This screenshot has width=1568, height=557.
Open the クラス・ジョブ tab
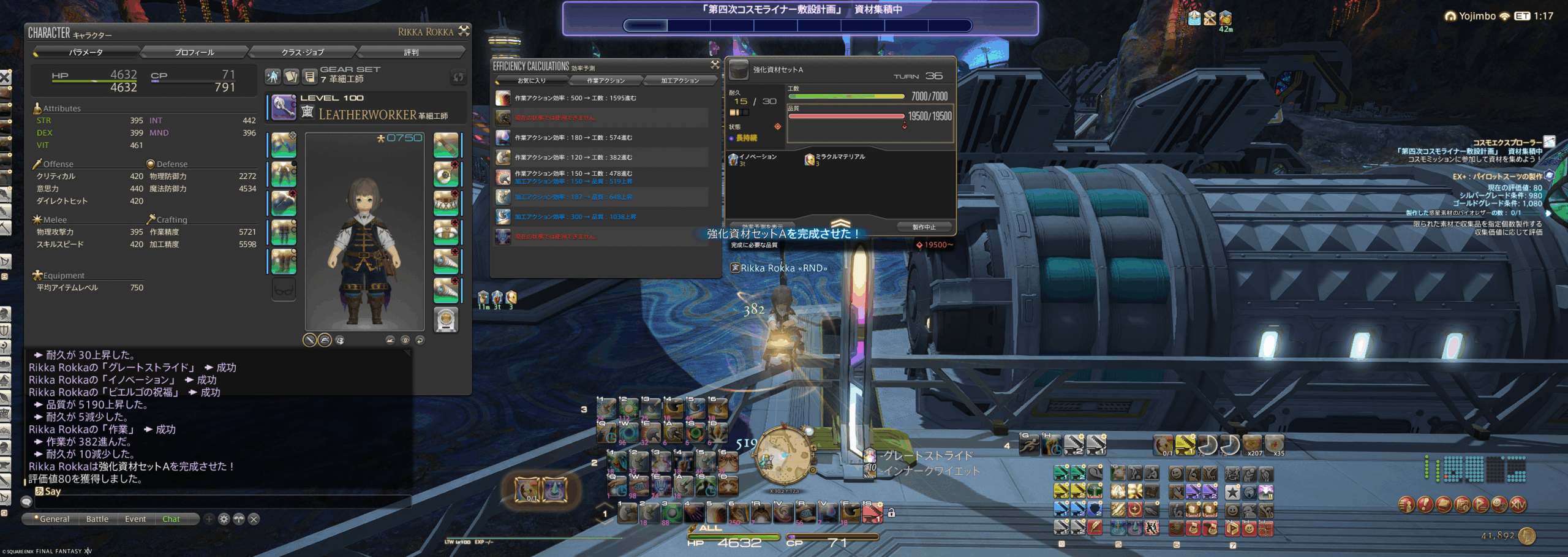tap(303, 53)
